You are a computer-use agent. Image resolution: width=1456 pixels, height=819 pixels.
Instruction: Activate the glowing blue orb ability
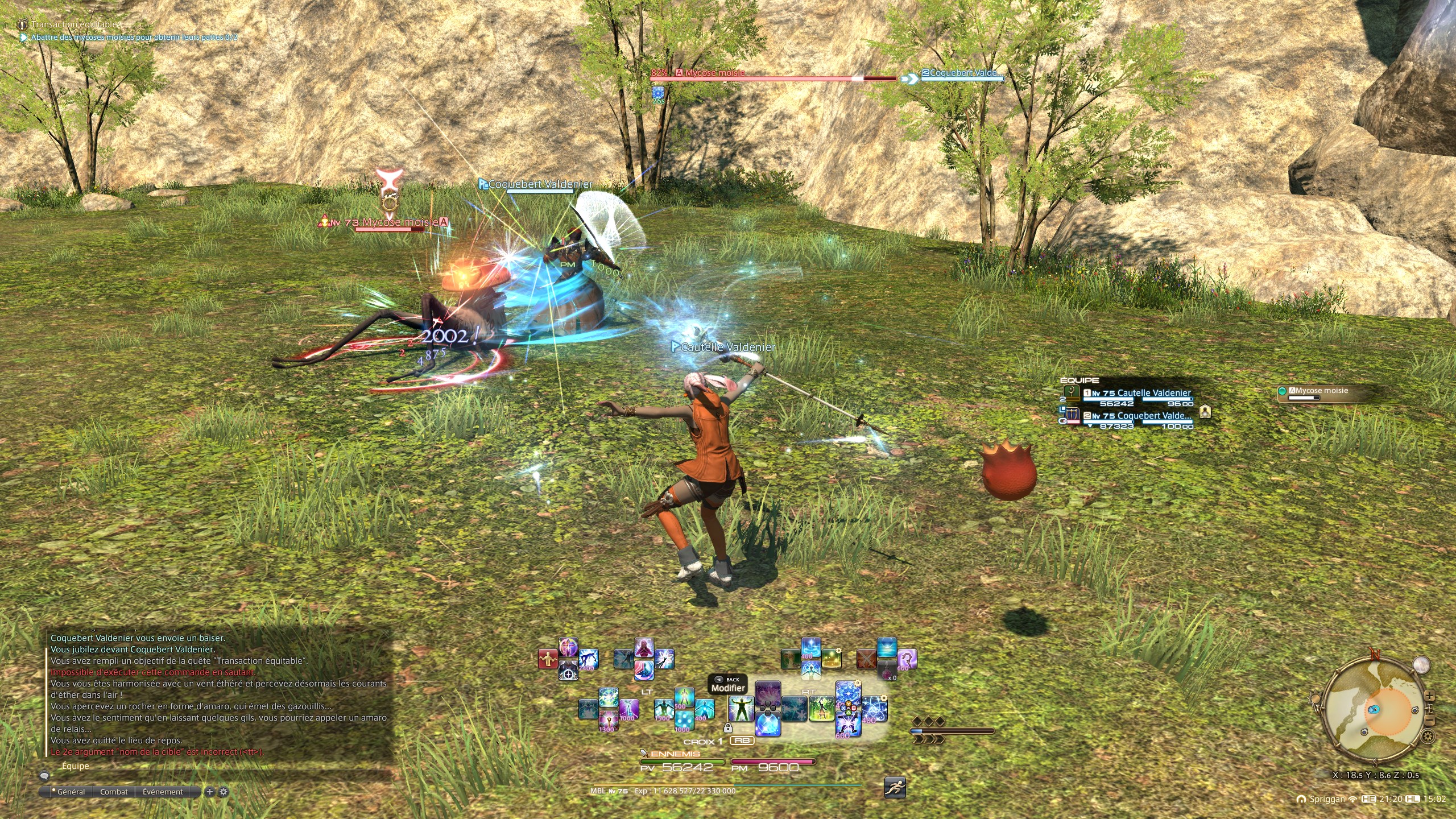(767, 725)
